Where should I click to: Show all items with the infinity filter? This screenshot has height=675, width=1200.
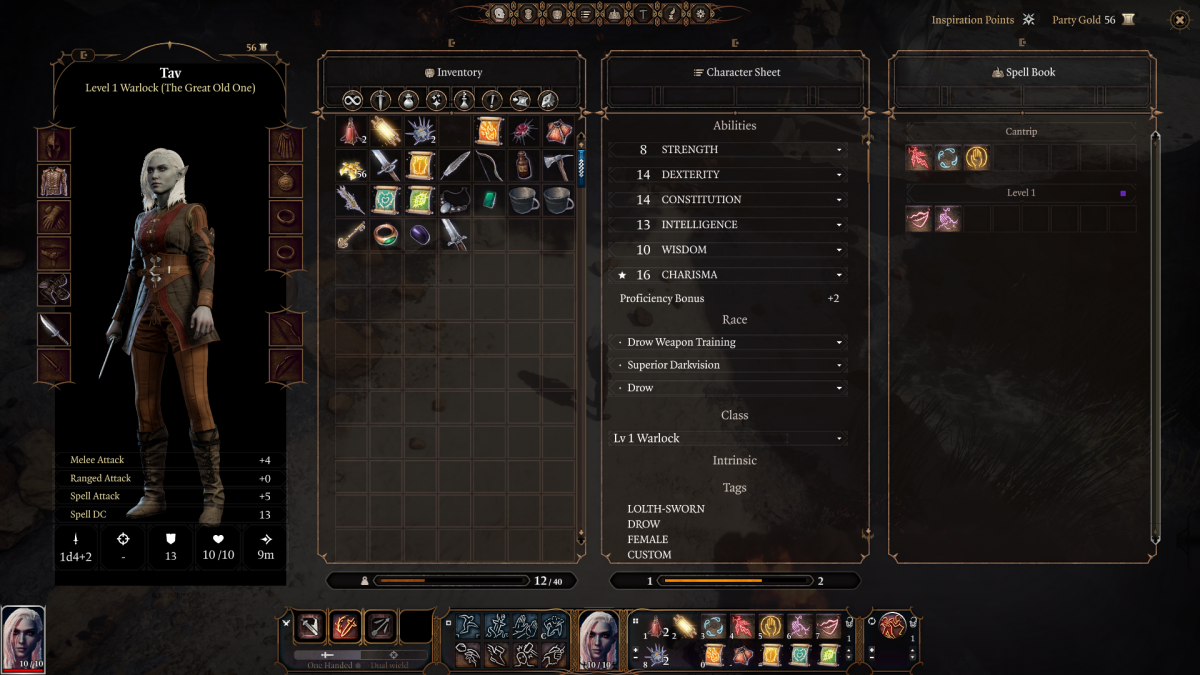click(x=352, y=100)
